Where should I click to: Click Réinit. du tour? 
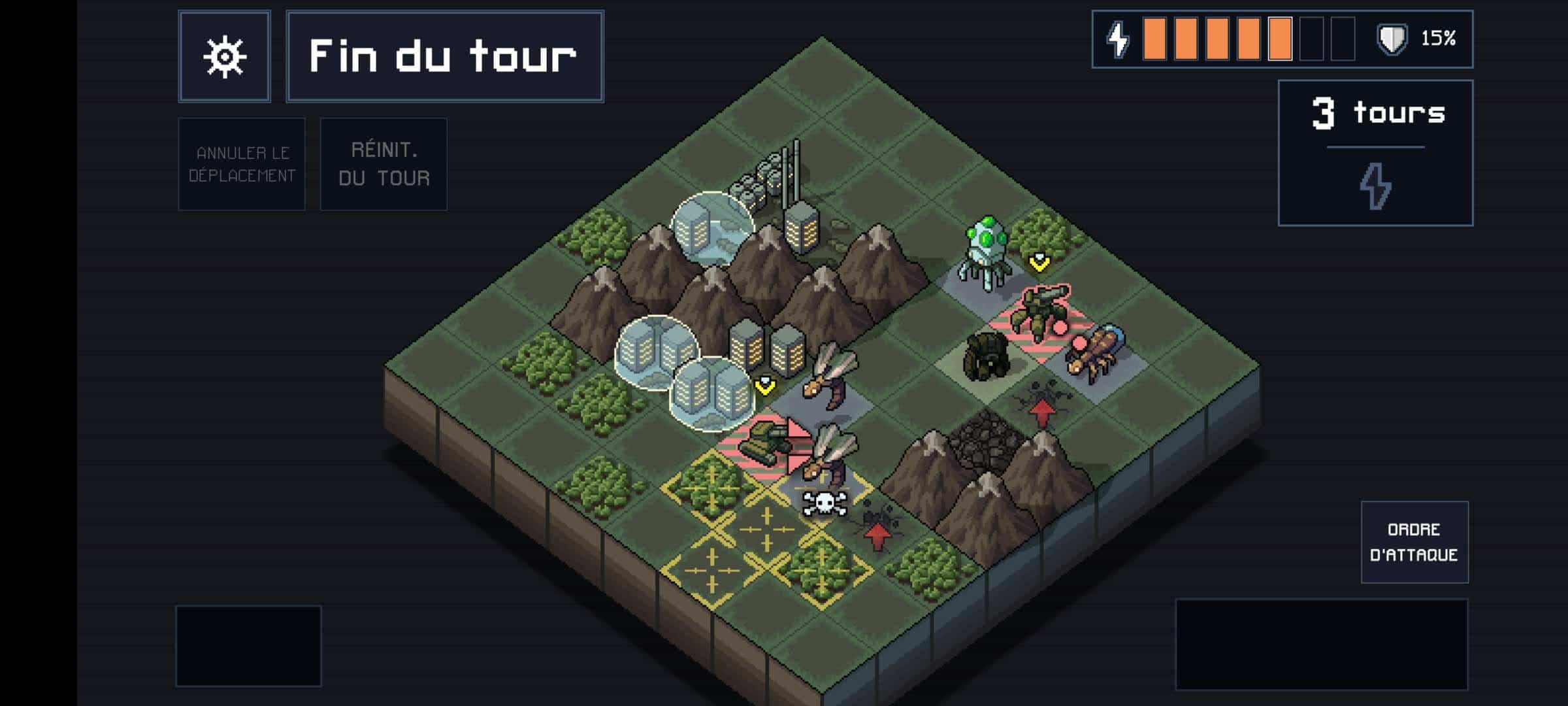(x=383, y=163)
